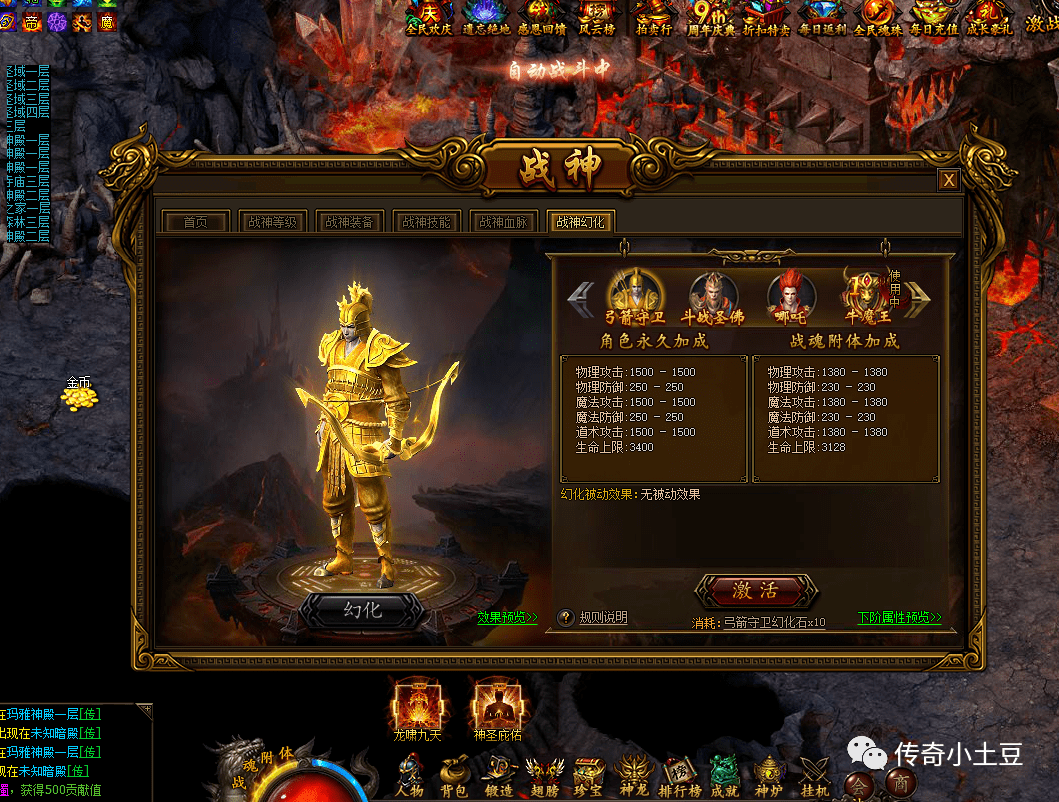The height and width of the screenshot is (802, 1059).
Task: Switch to the 战神装备 tab
Action: click(x=349, y=222)
